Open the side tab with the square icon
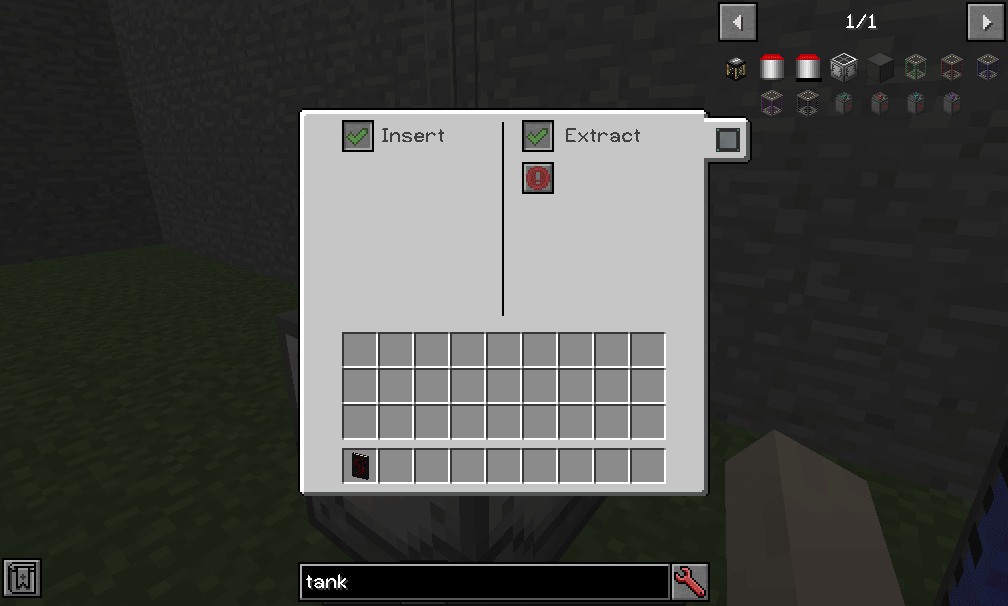The height and width of the screenshot is (606, 1008). pos(728,140)
